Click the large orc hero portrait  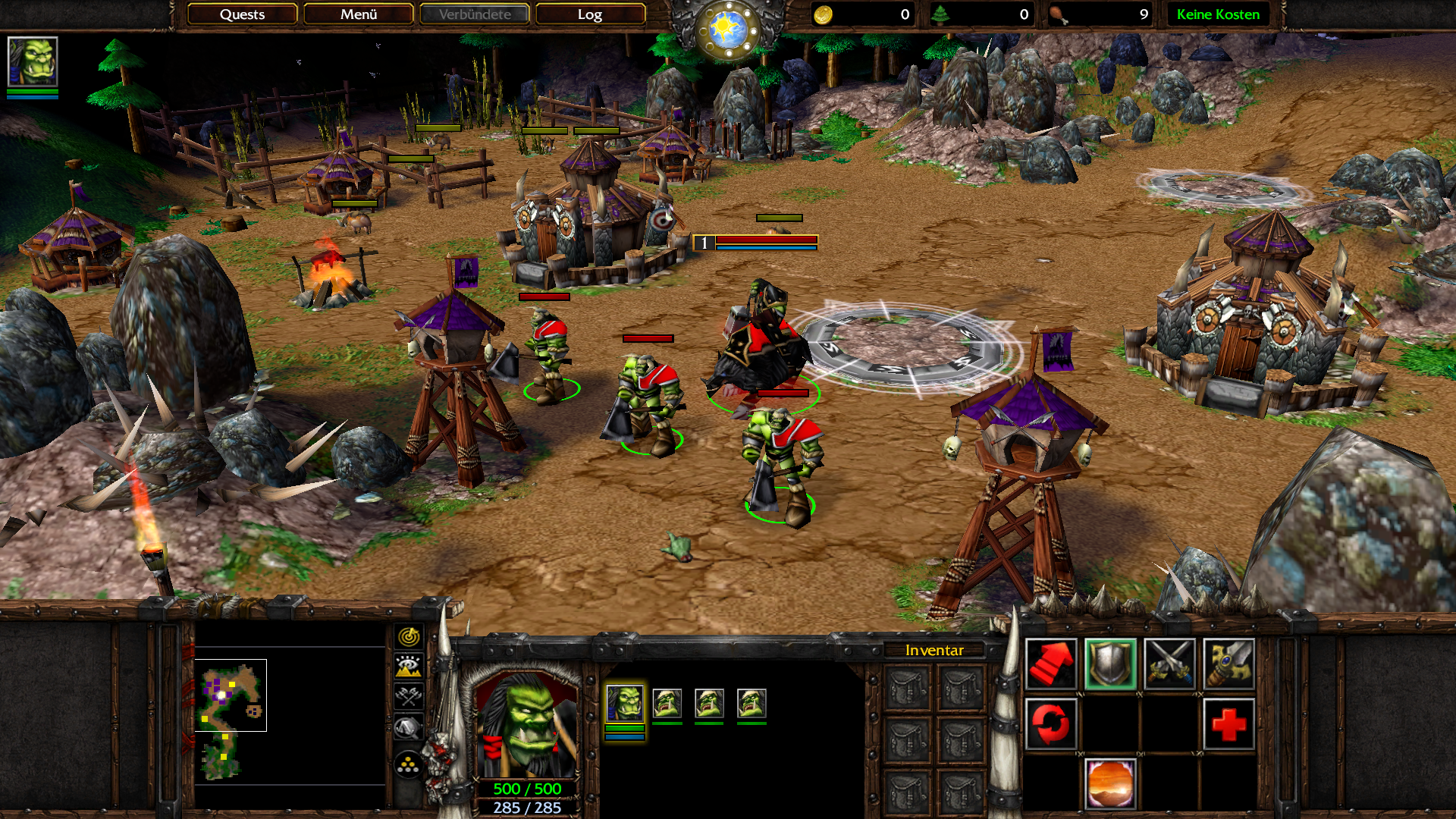point(526,724)
